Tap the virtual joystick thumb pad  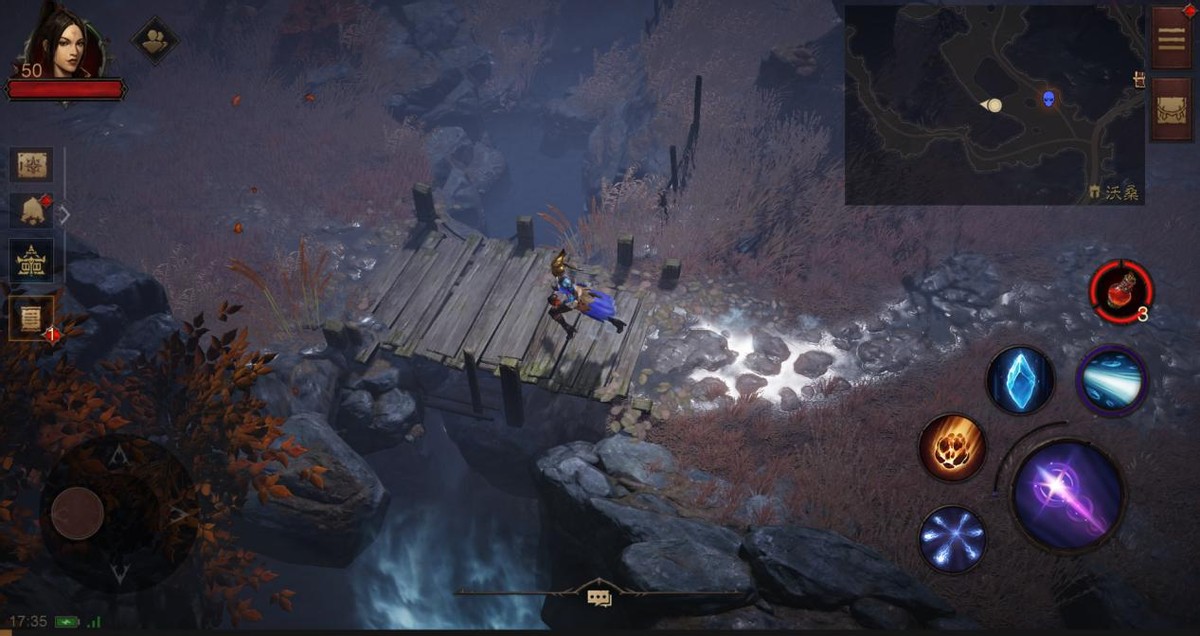(x=77, y=514)
